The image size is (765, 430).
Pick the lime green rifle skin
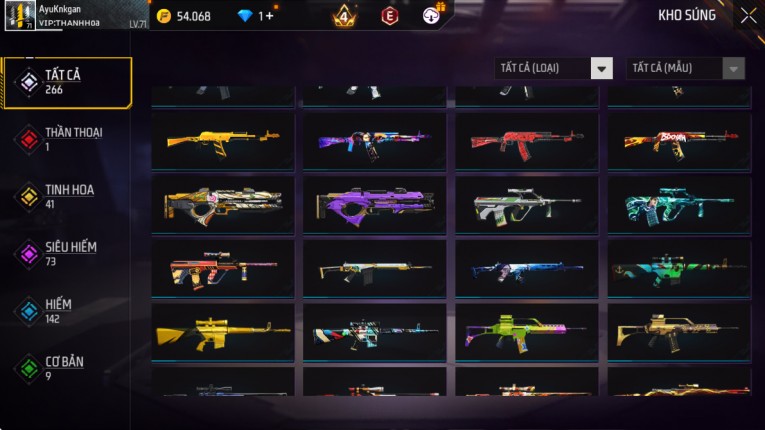pos(527,332)
